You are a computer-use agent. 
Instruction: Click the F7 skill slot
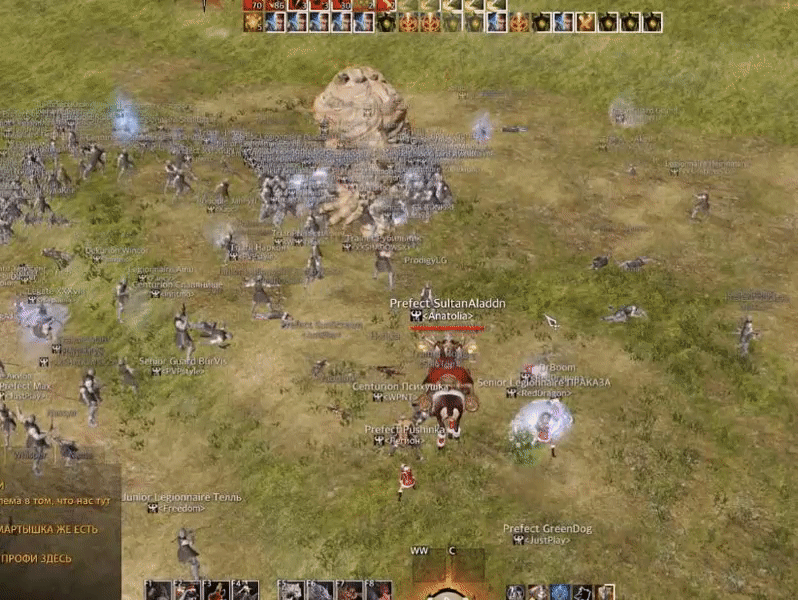pos(349,591)
